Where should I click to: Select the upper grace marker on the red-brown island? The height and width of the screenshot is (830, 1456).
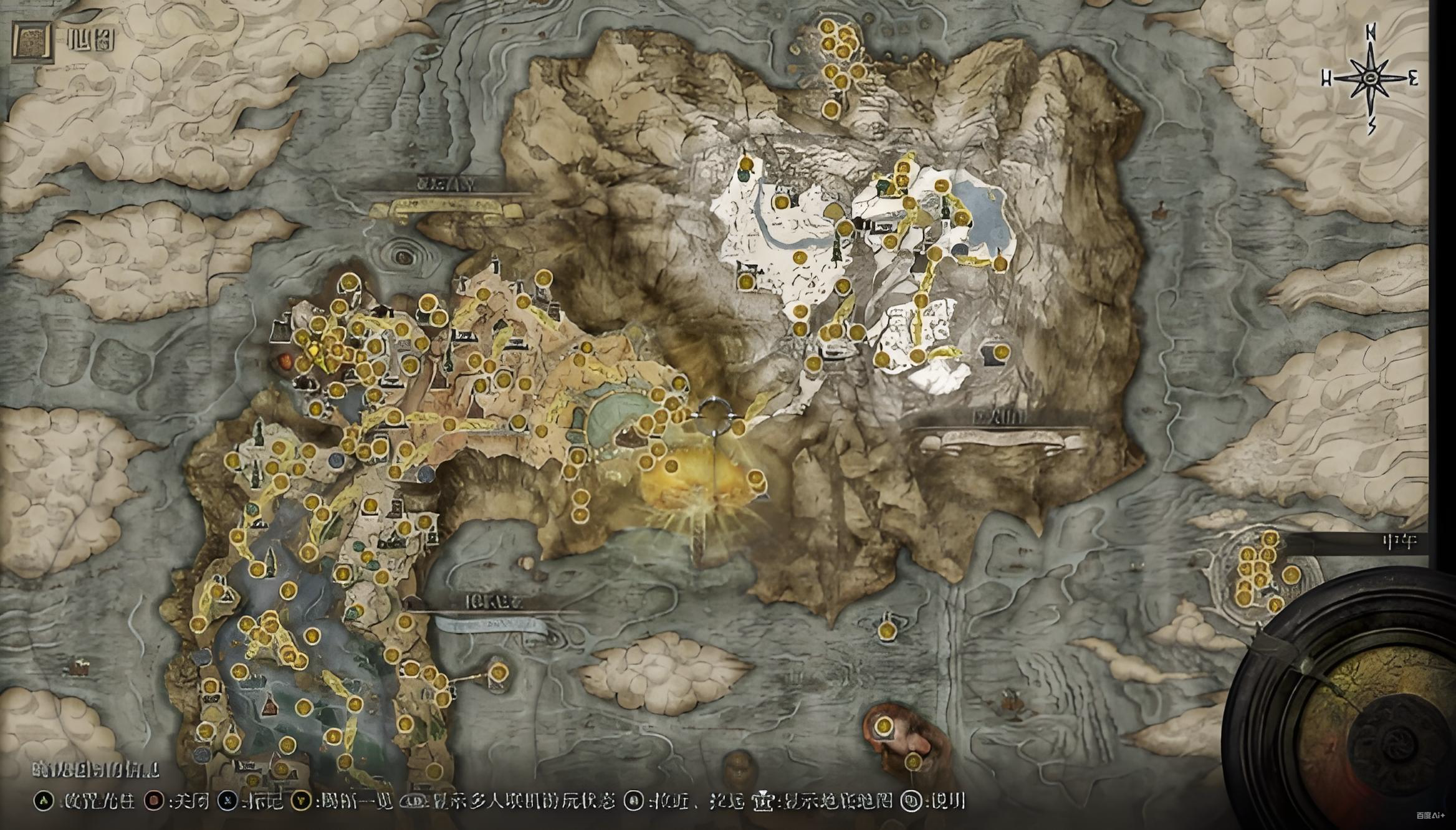883,726
